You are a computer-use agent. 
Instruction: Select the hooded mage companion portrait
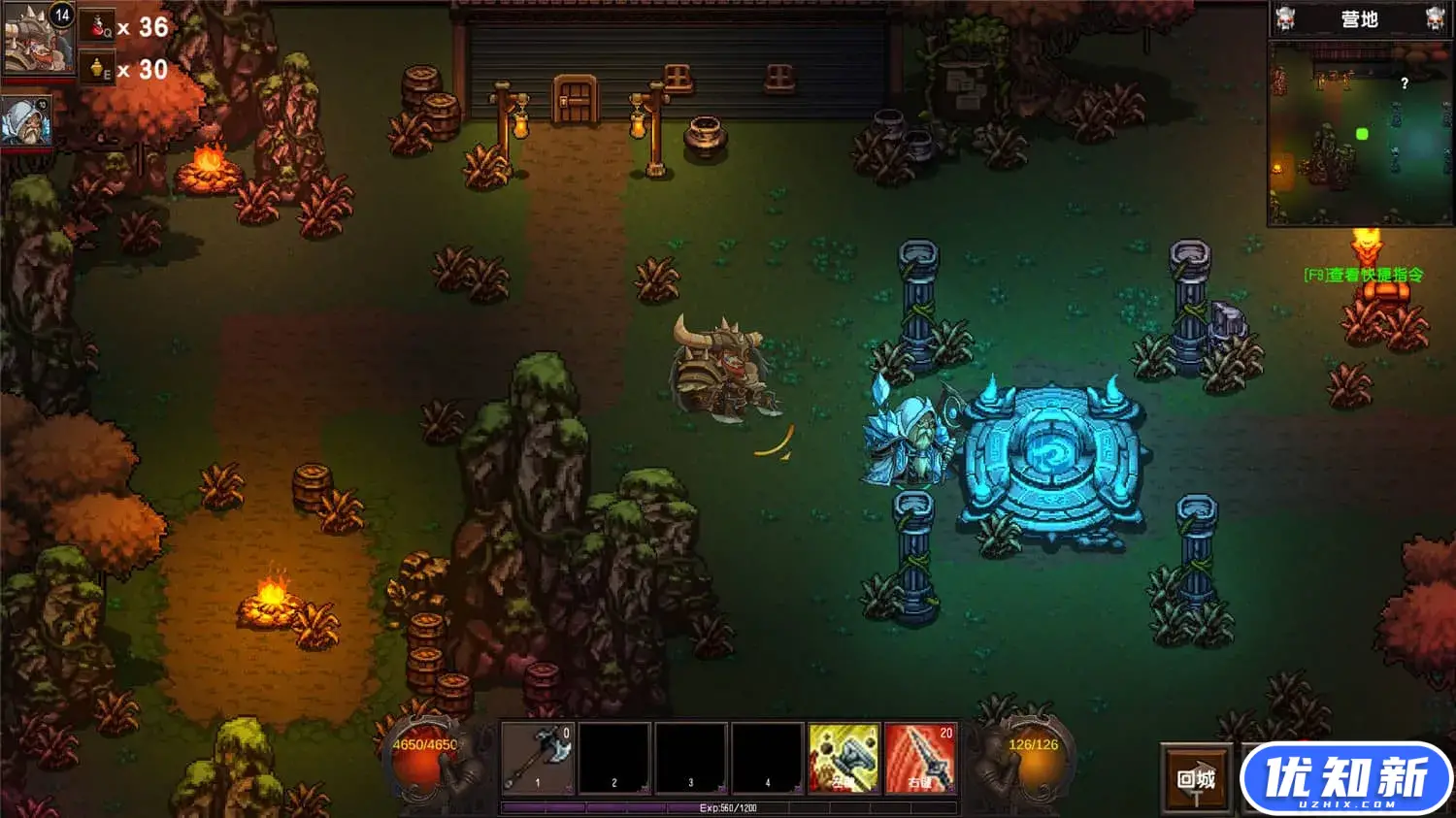tap(26, 121)
